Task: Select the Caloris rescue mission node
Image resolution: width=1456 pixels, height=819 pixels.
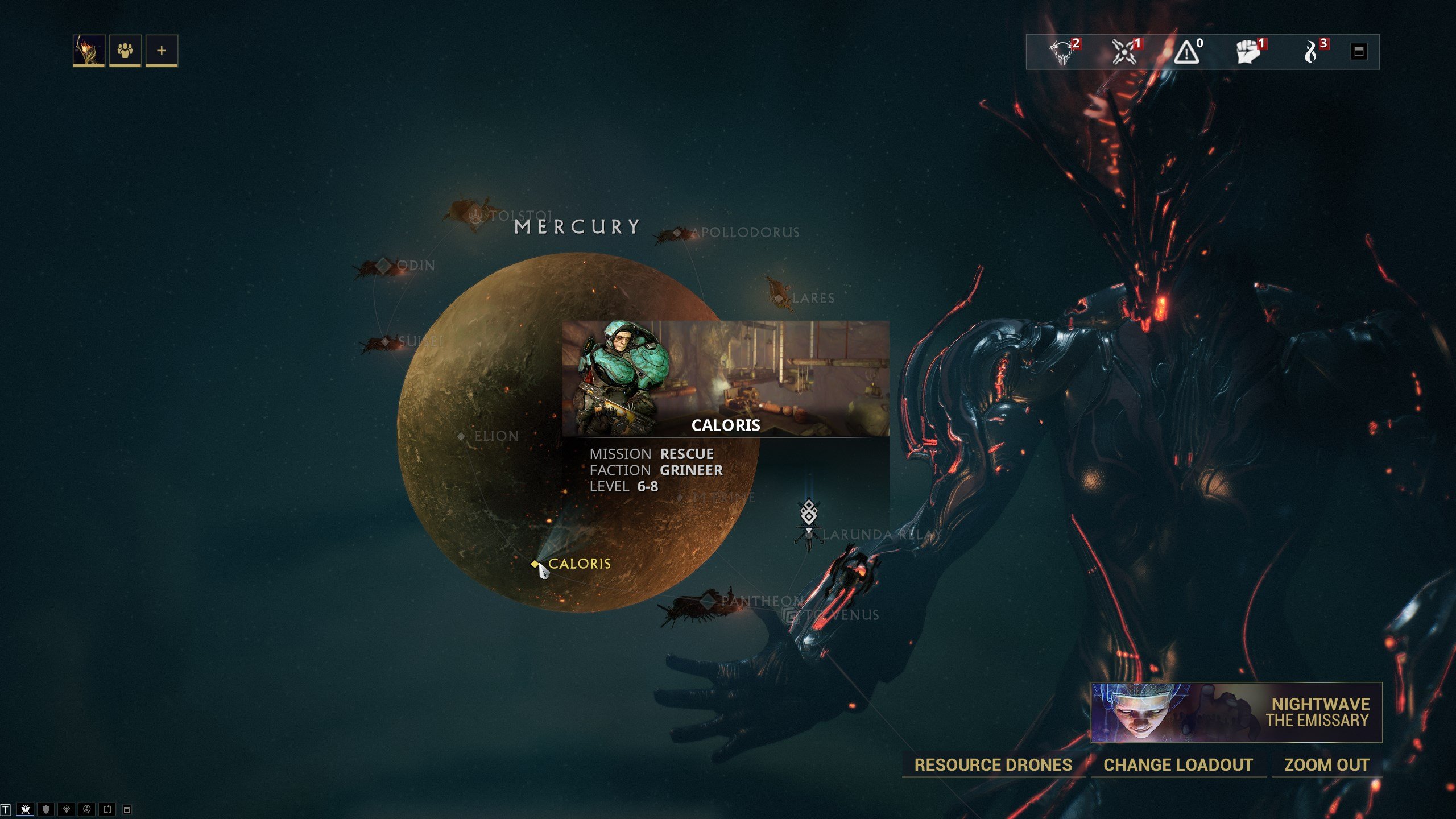Action: pyautogui.click(x=535, y=564)
